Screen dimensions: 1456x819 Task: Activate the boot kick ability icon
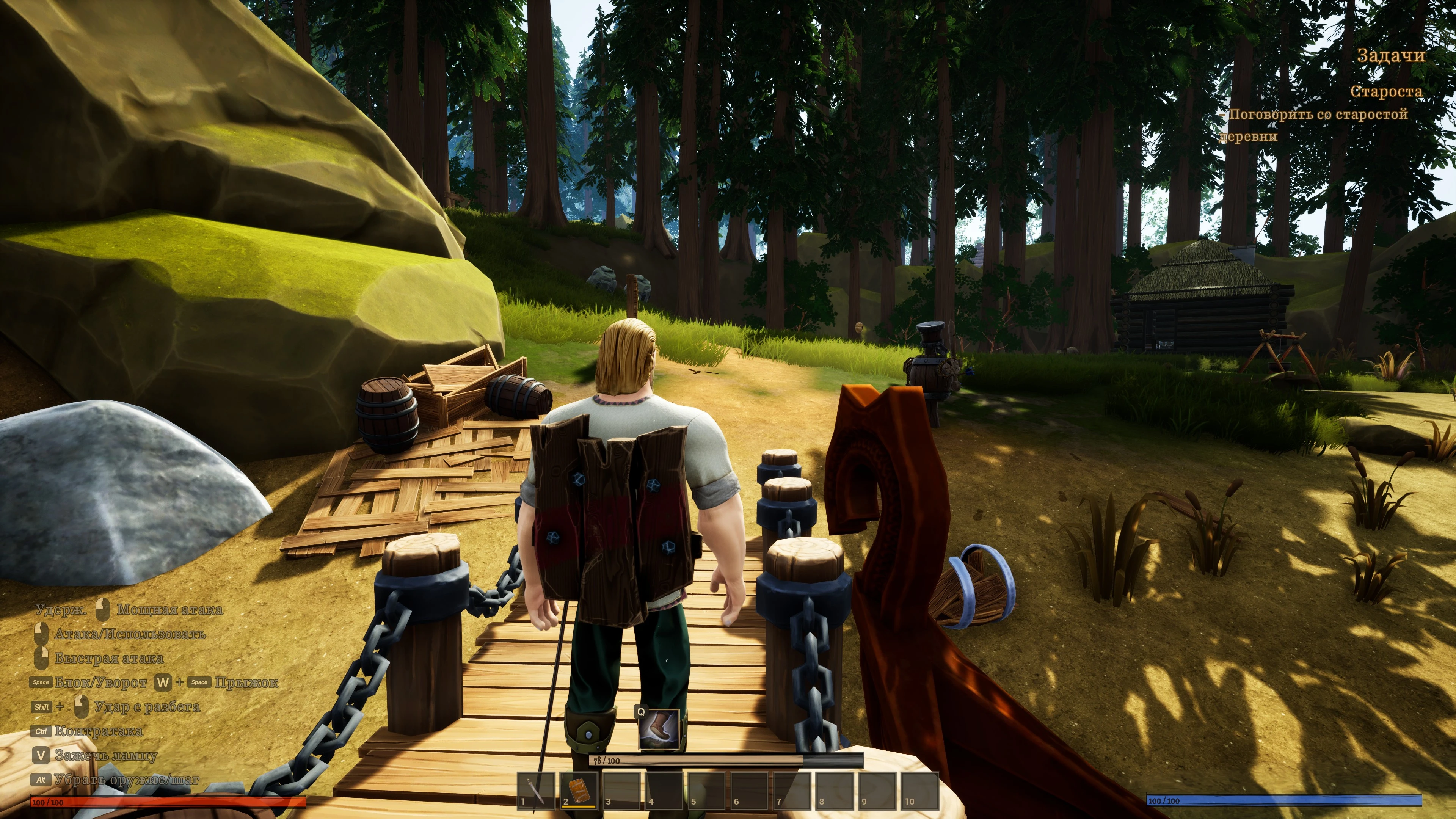click(659, 729)
